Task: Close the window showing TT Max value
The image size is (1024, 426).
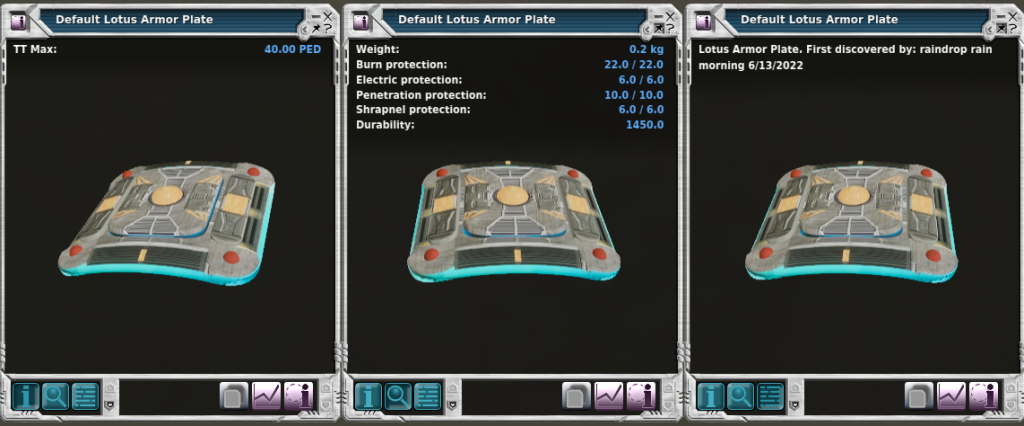Action: (x=328, y=16)
